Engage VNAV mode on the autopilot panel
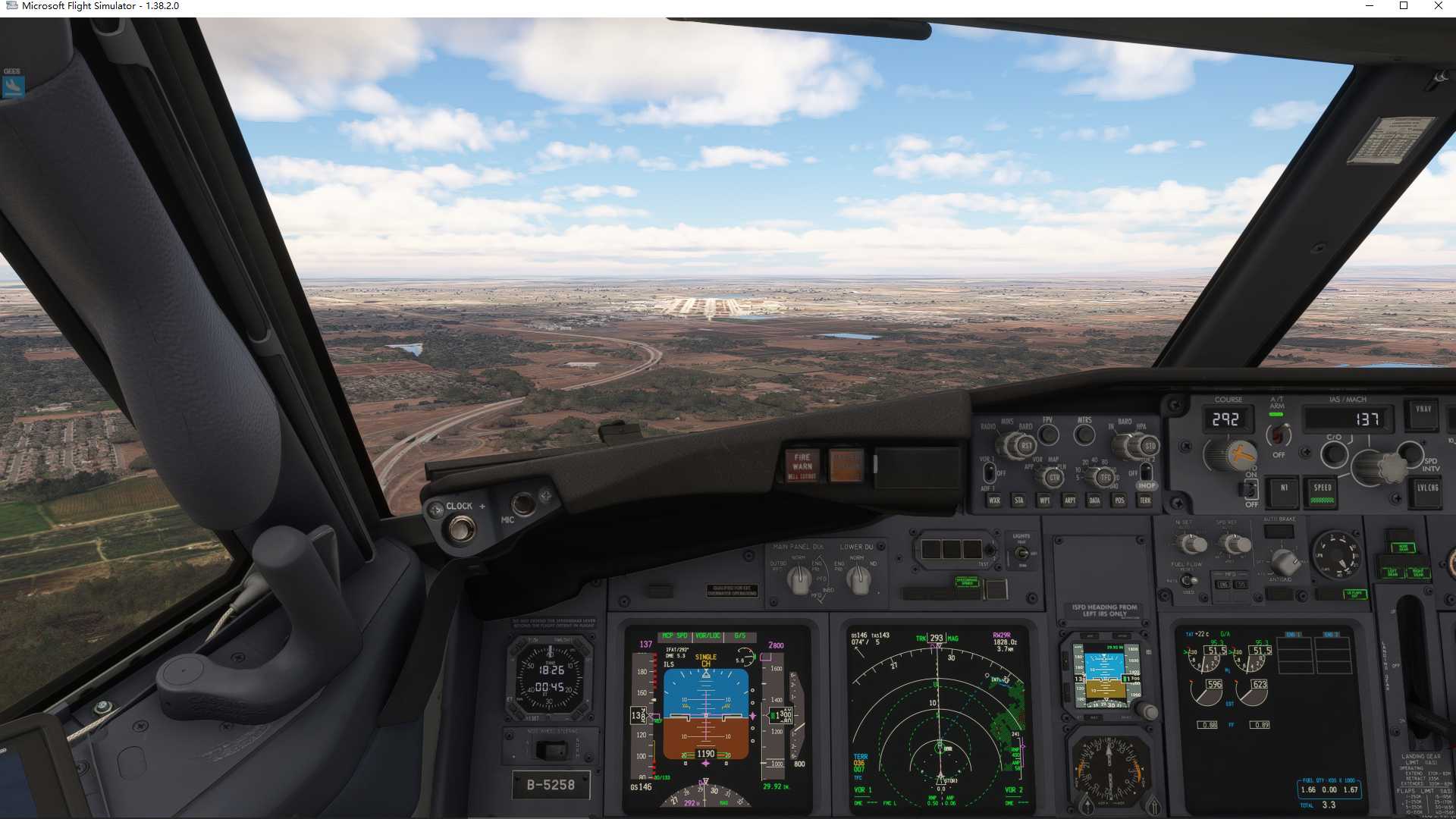The height and width of the screenshot is (819, 1456). 1423,416
